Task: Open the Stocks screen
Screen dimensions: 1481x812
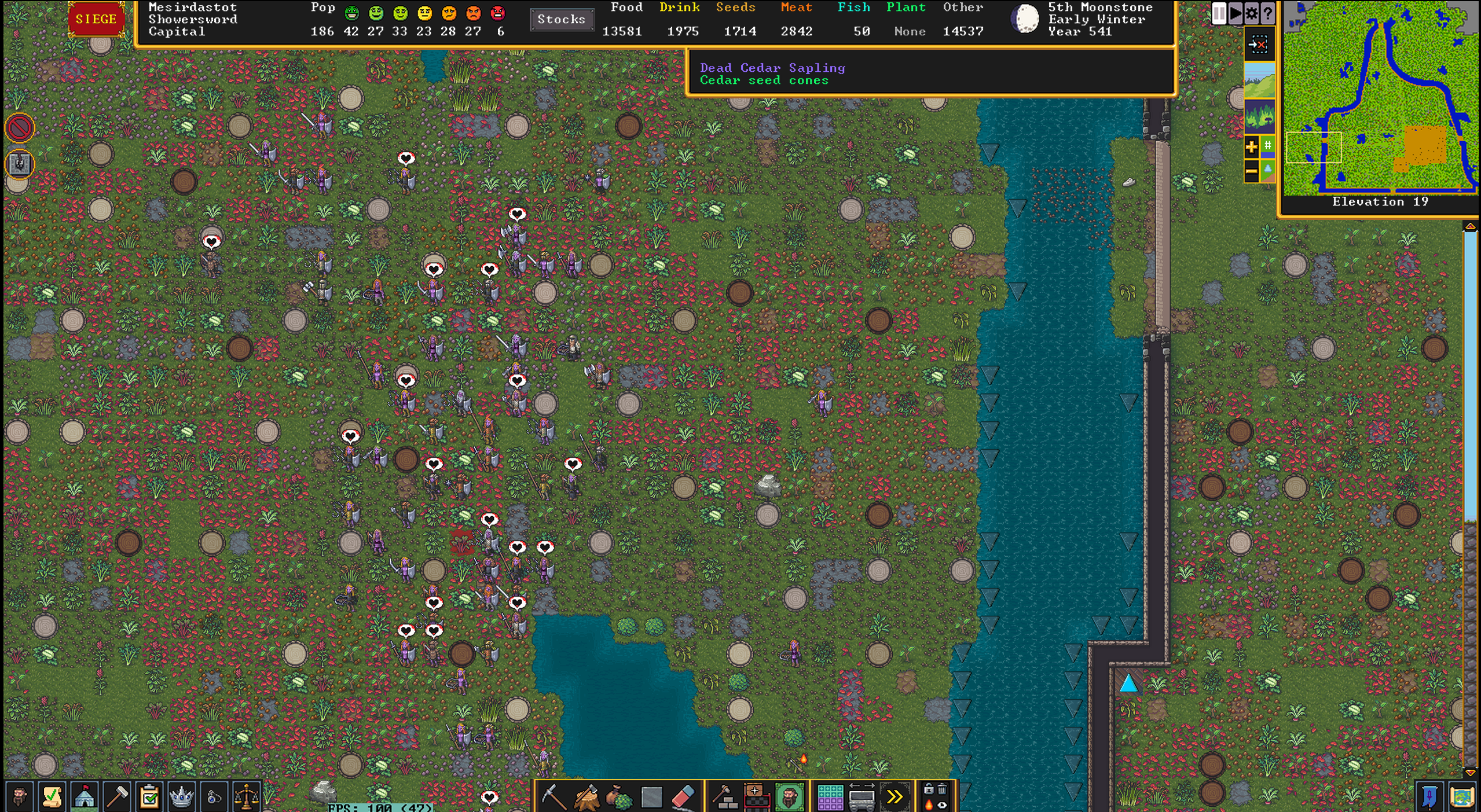Action: (x=561, y=19)
